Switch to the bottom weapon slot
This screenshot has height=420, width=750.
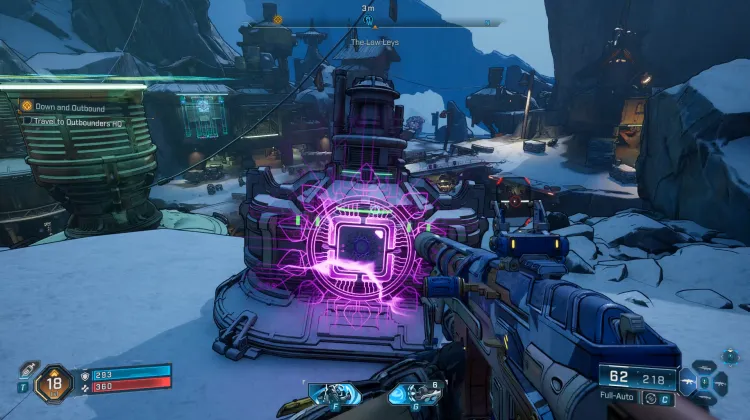pyautogui.click(x=704, y=395)
